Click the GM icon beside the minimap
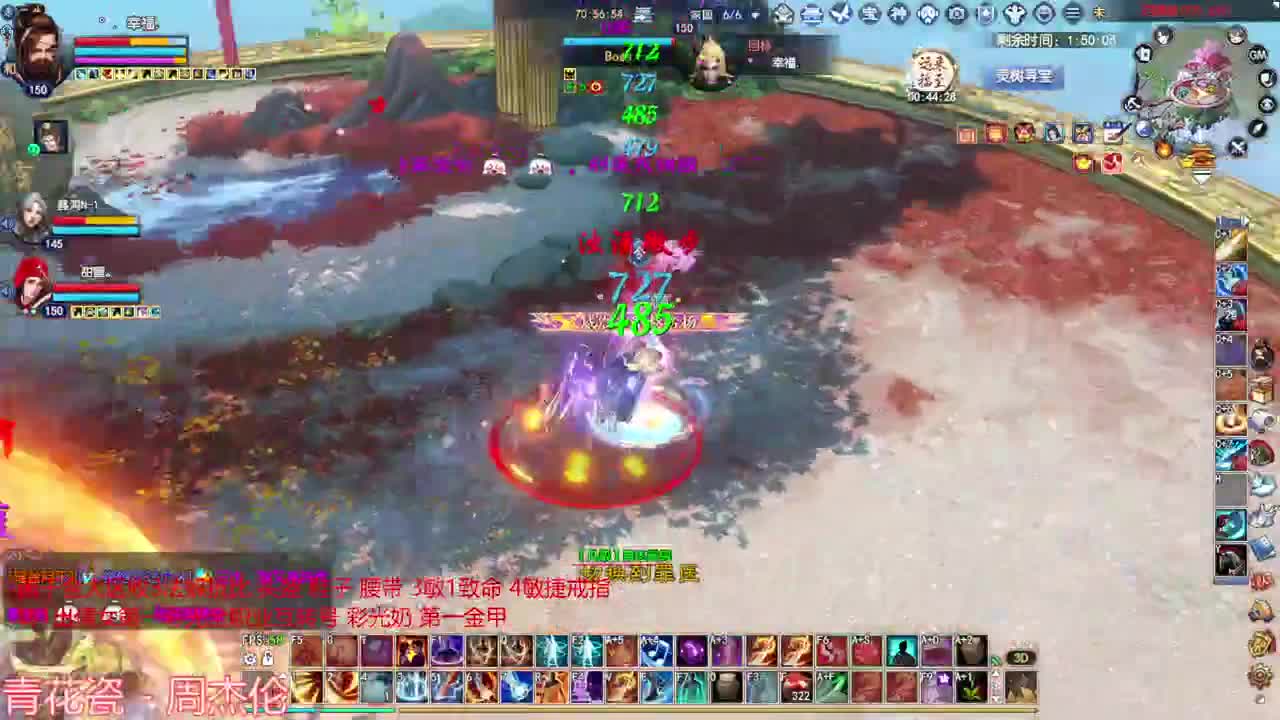The width and height of the screenshot is (1280, 720). pyautogui.click(x=1256, y=56)
